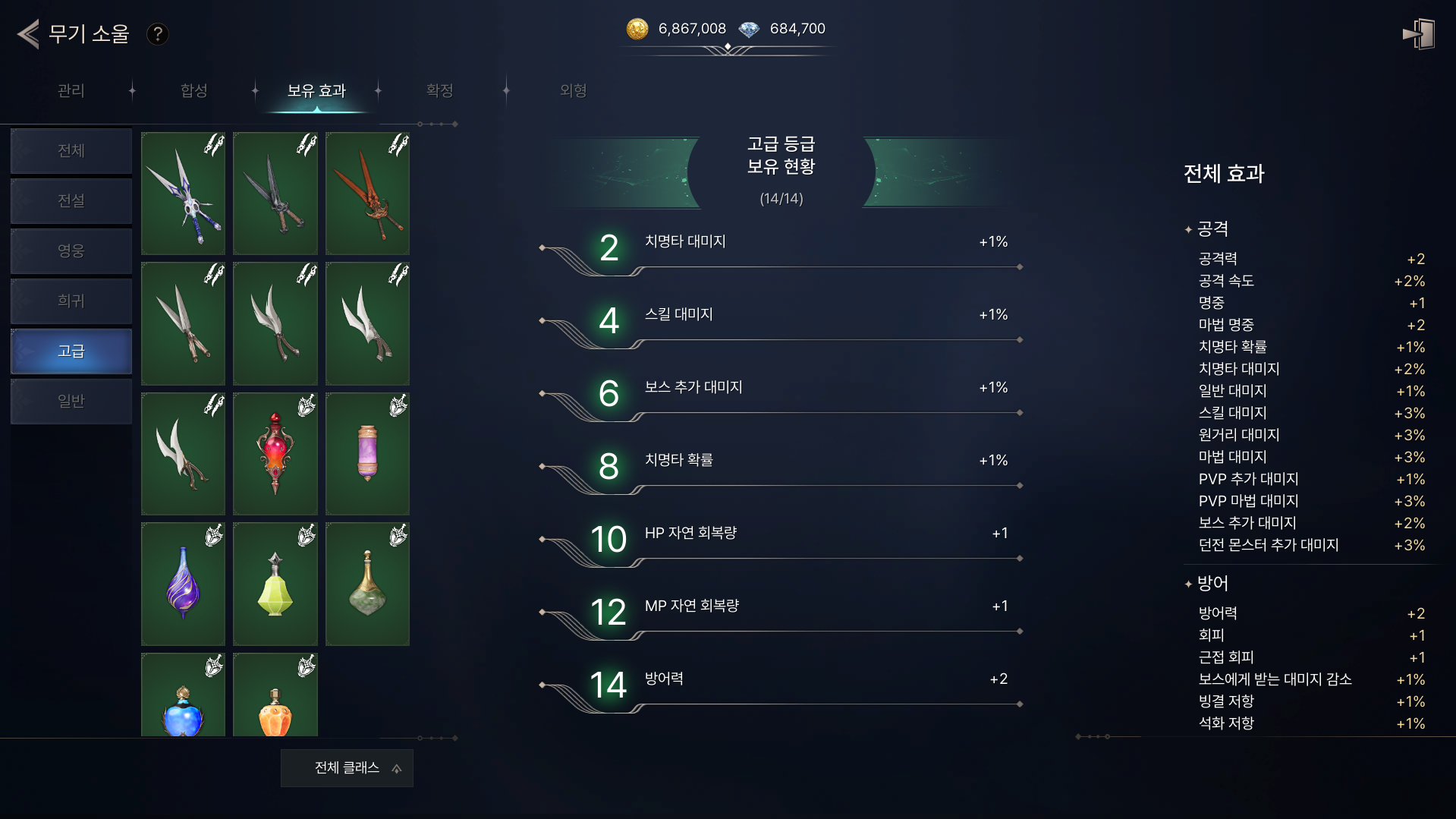Exit via the door icon
The image size is (1456, 819).
(x=1418, y=34)
